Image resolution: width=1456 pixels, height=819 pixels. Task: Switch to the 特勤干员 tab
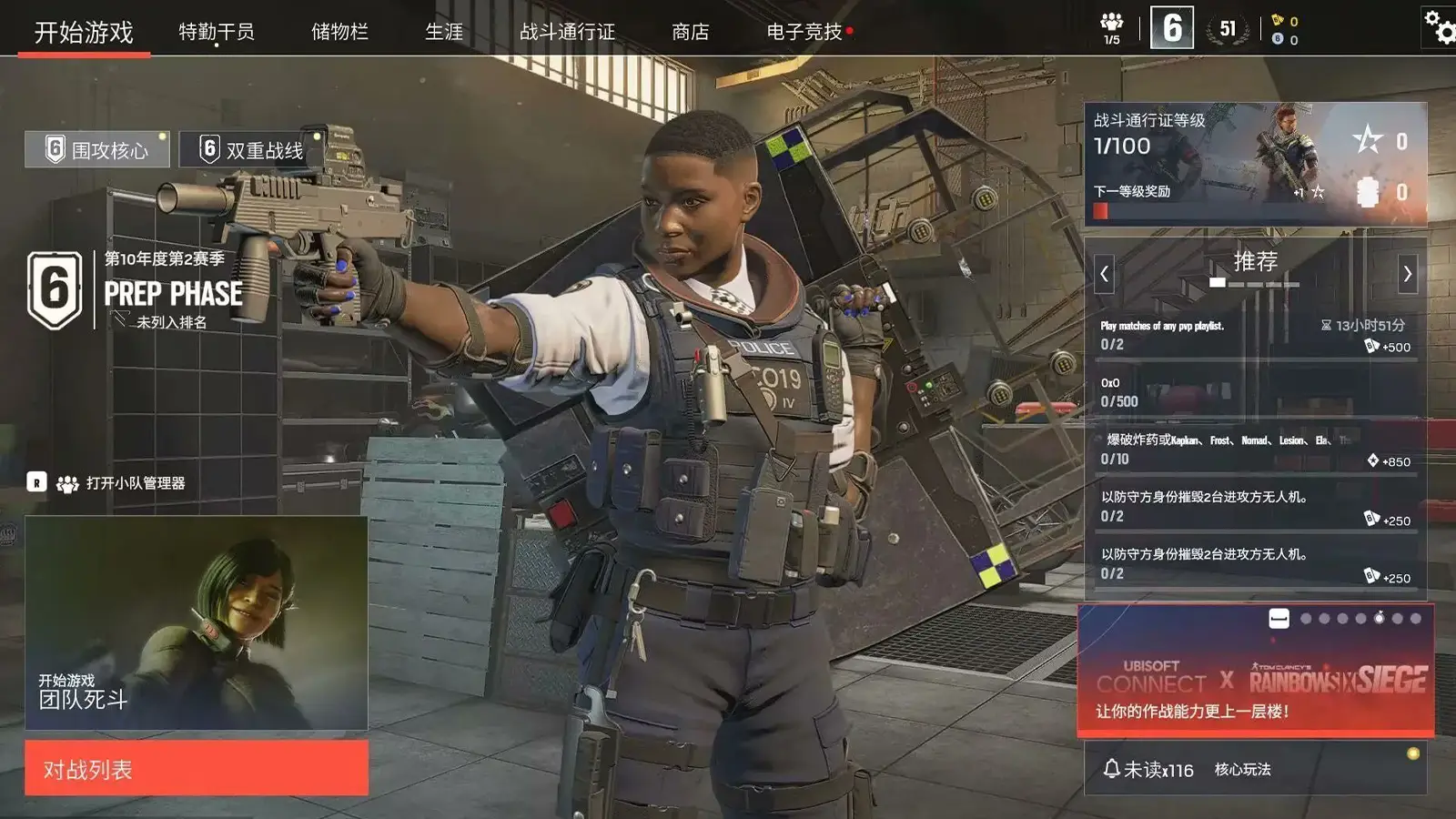click(x=217, y=30)
